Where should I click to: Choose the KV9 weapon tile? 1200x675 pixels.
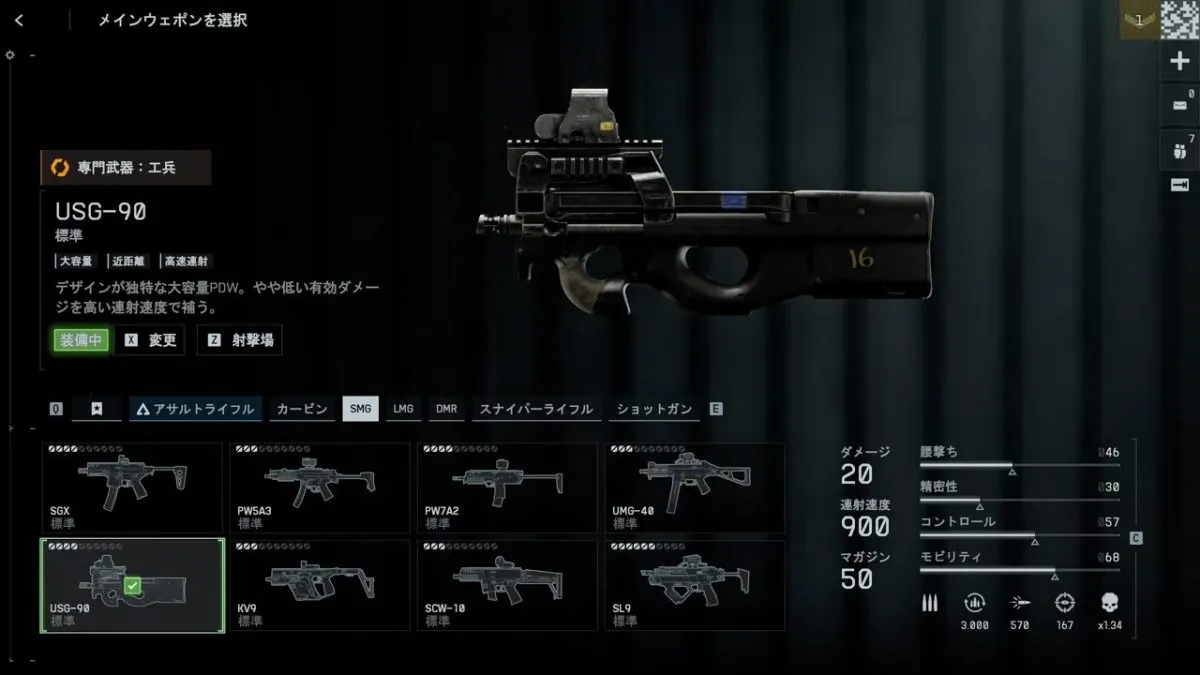[x=319, y=585]
